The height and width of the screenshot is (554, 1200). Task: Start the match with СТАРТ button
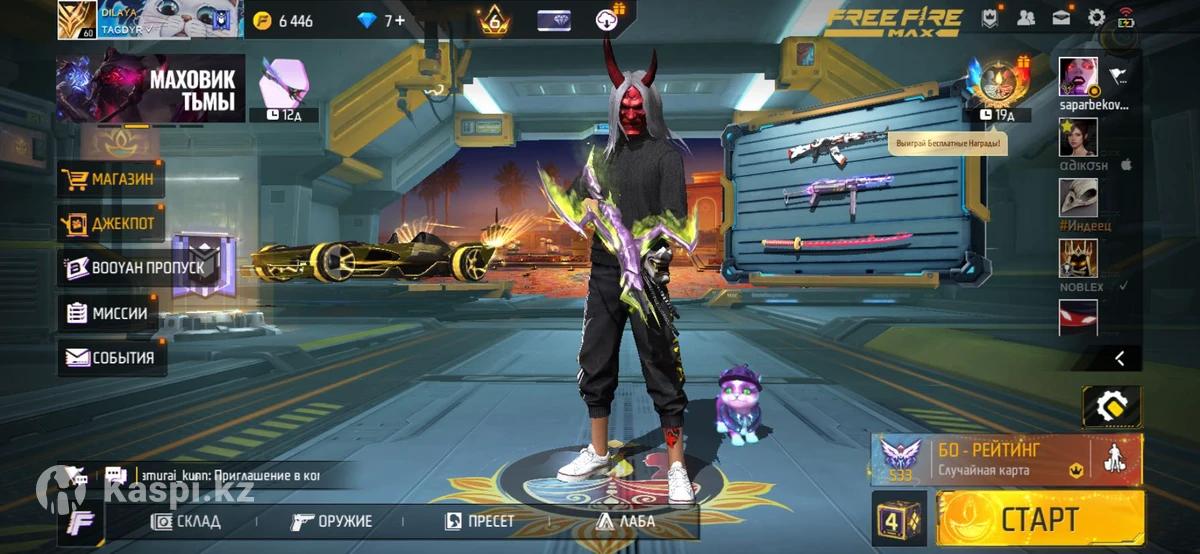coord(1041,518)
